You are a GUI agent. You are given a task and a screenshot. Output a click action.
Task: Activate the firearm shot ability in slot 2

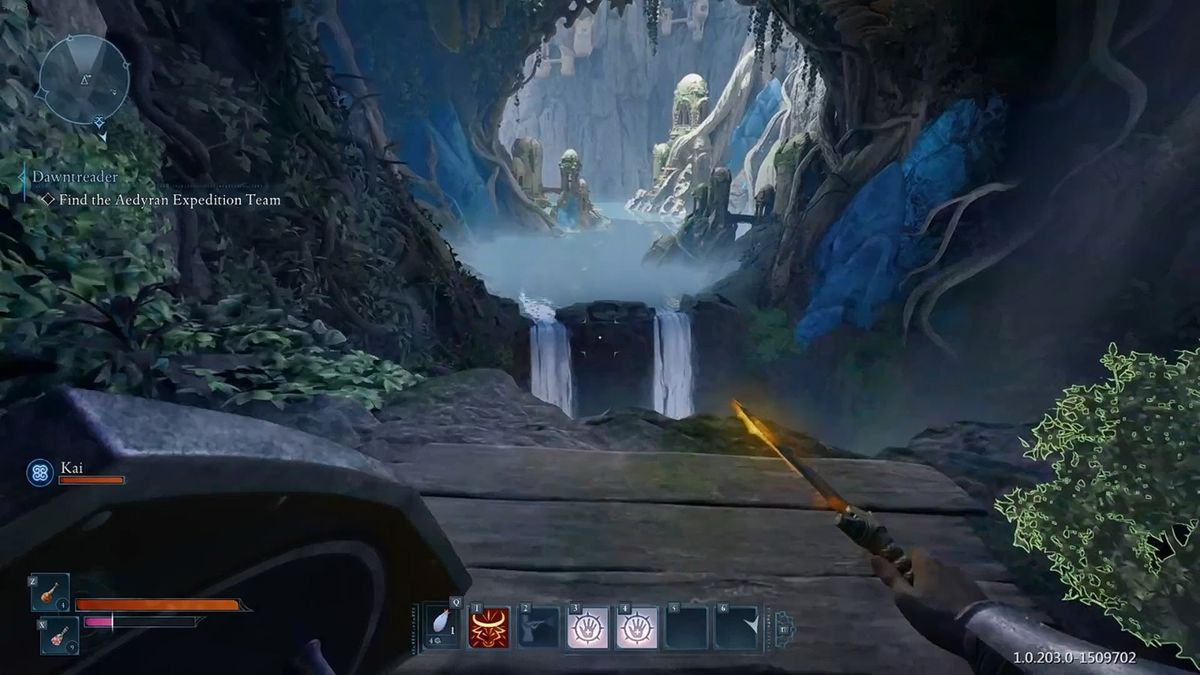coord(539,627)
